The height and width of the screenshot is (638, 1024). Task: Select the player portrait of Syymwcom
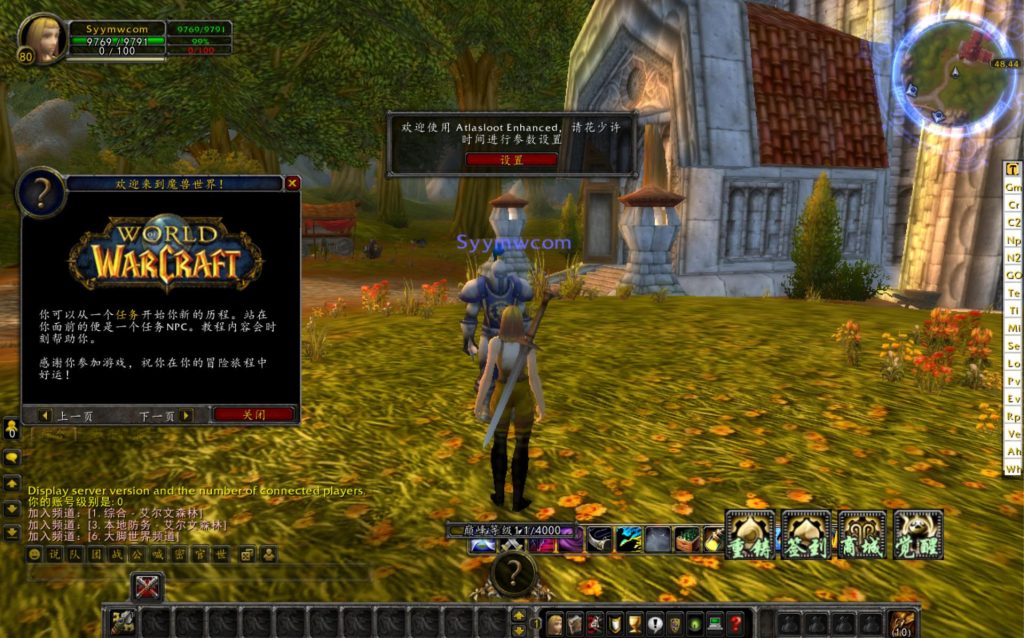[x=42, y=37]
